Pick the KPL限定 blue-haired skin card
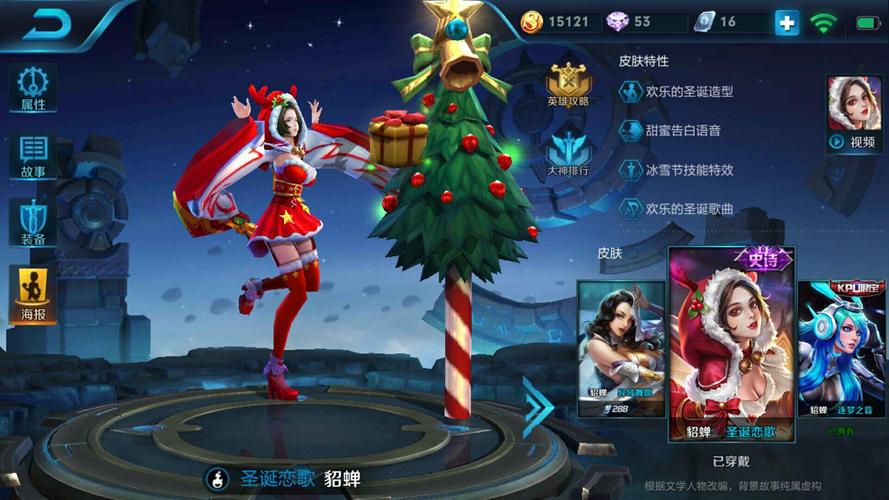 [x=843, y=348]
